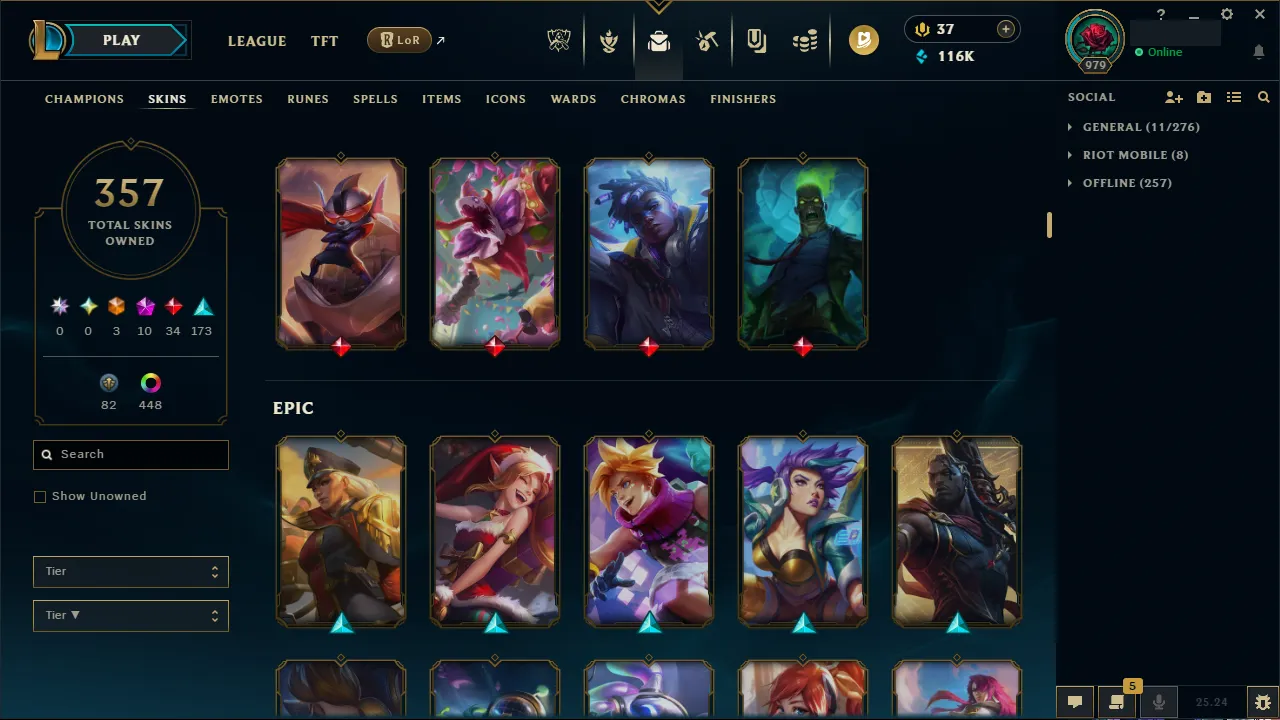Open the first Tier filter dropdown
1280x720 pixels.
130,571
